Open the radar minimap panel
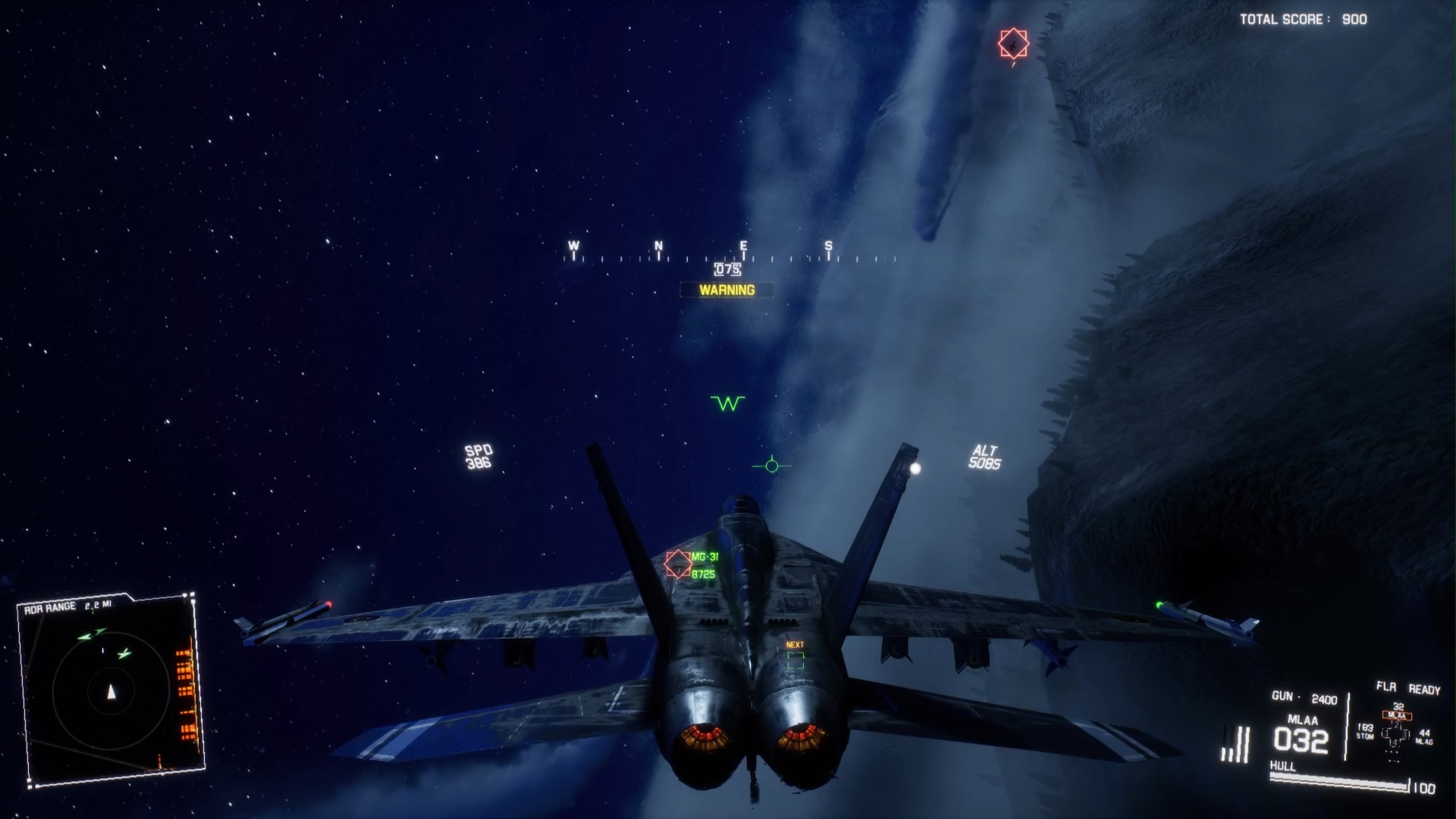The image size is (1456, 819). pyautogui.click(x=111, y=690)
